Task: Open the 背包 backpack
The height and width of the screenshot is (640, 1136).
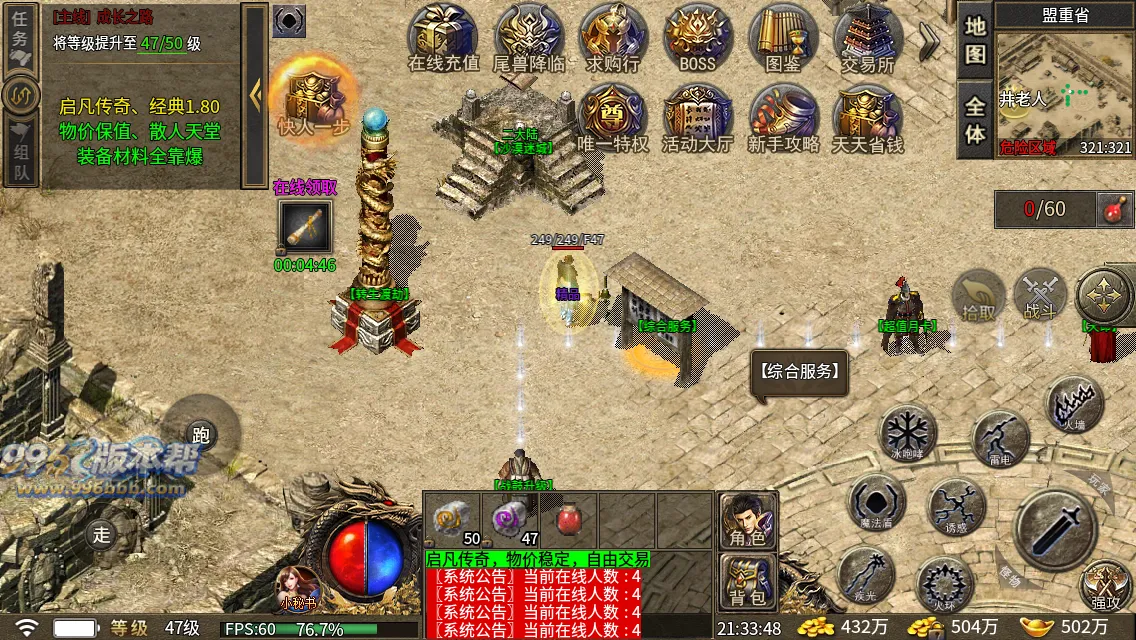Action: (x=748, y=582)
